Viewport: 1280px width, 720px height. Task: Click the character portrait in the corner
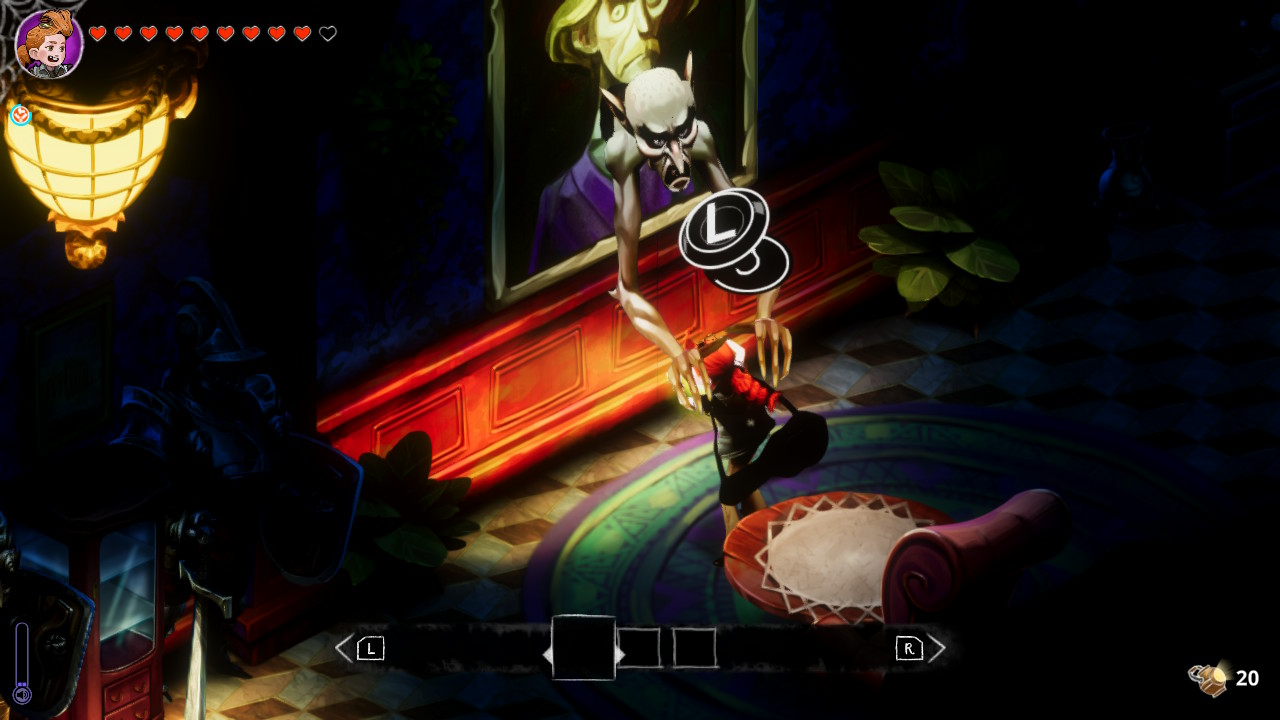[48, 43]
